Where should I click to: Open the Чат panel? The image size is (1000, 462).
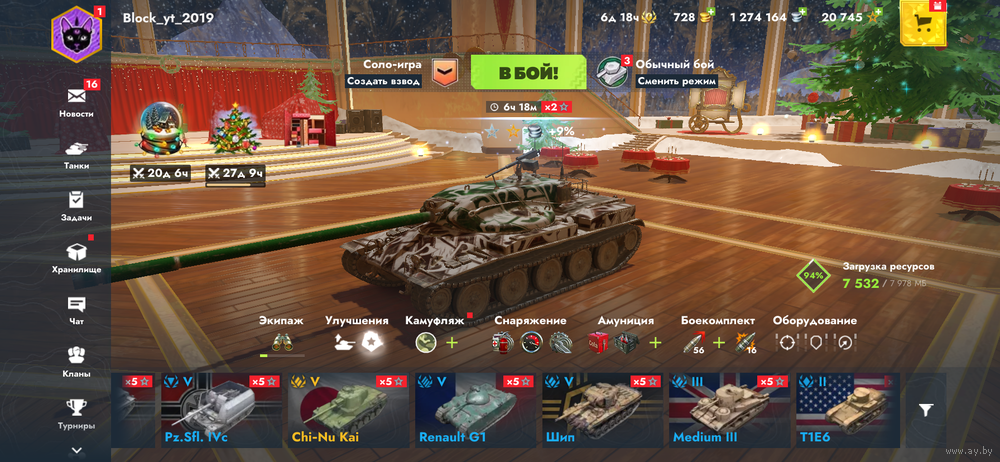(77, 310)
